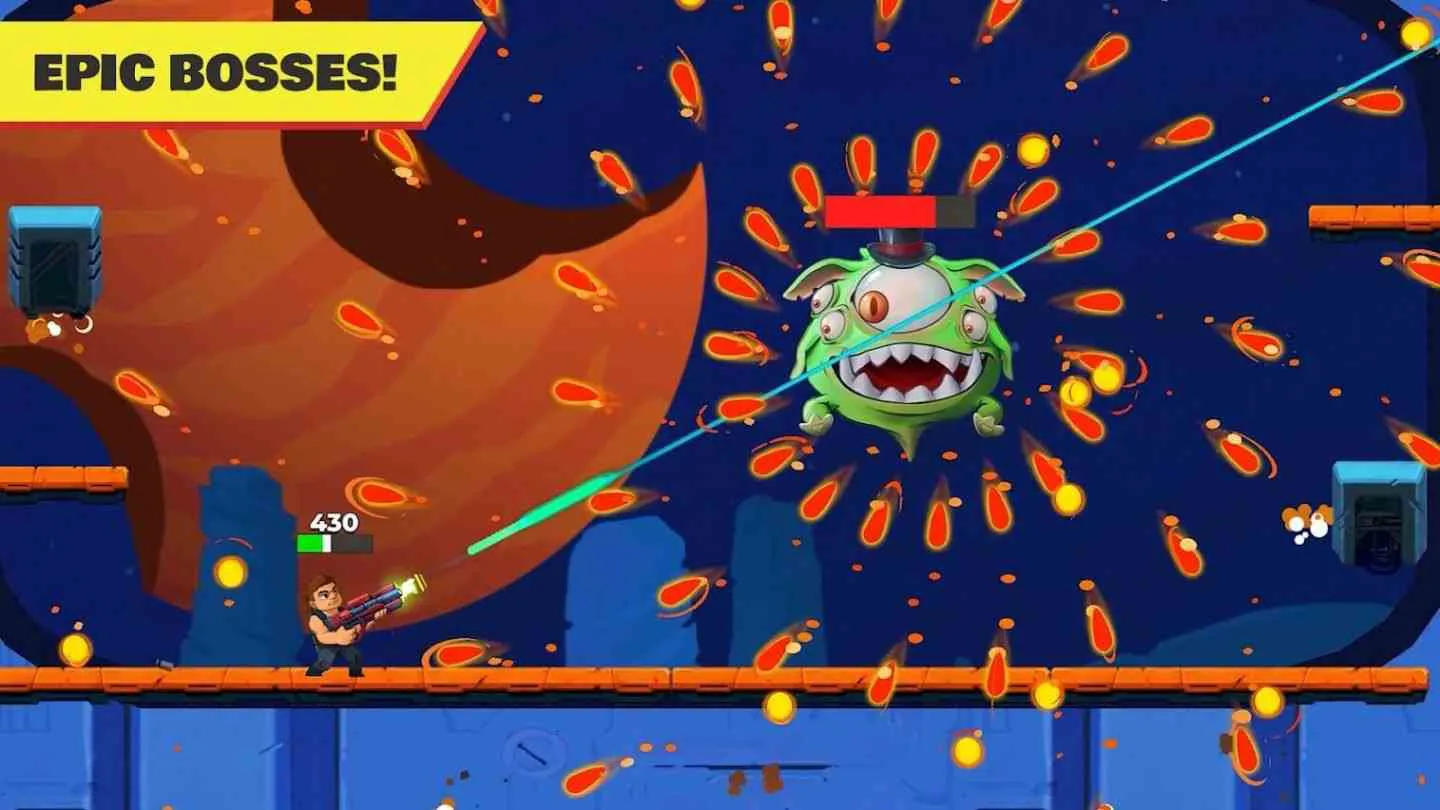
Task: Click the player's green health bar
Action: pos(310,543)
